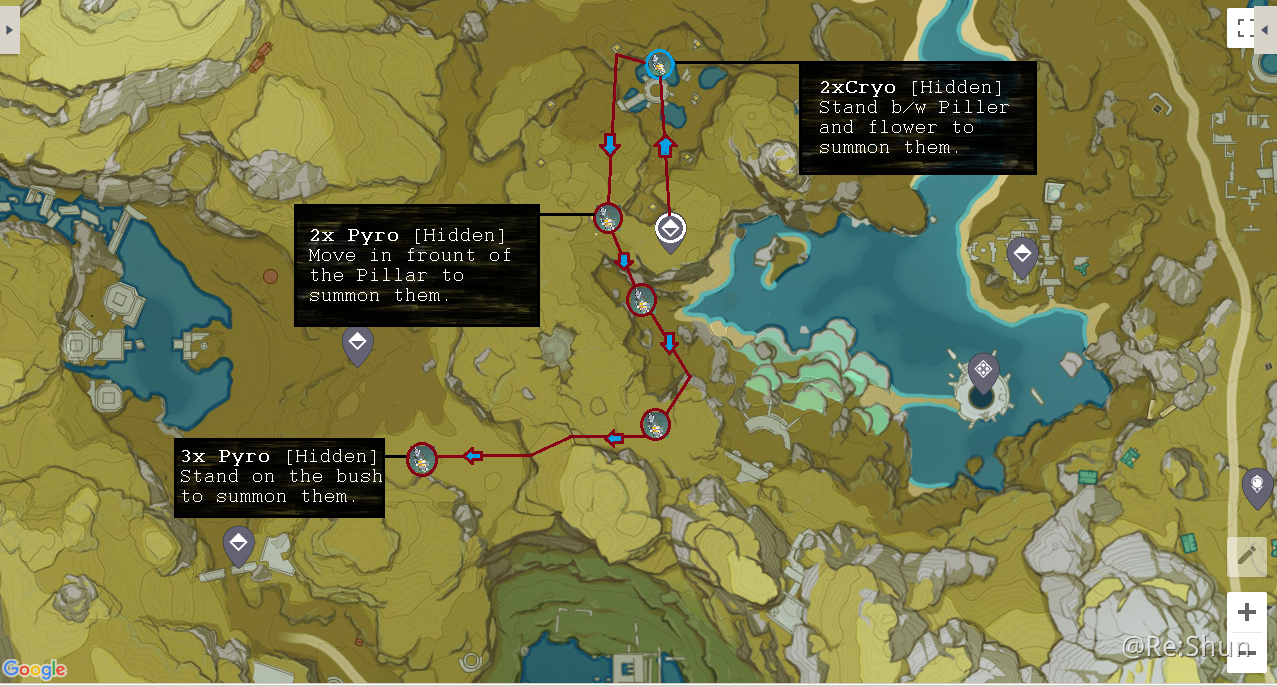This screenshot has width=1277, height=687.
Task: Select the blue-circled Cryo enemy marker
Action: pyautogui.click(x=659, y=65)
